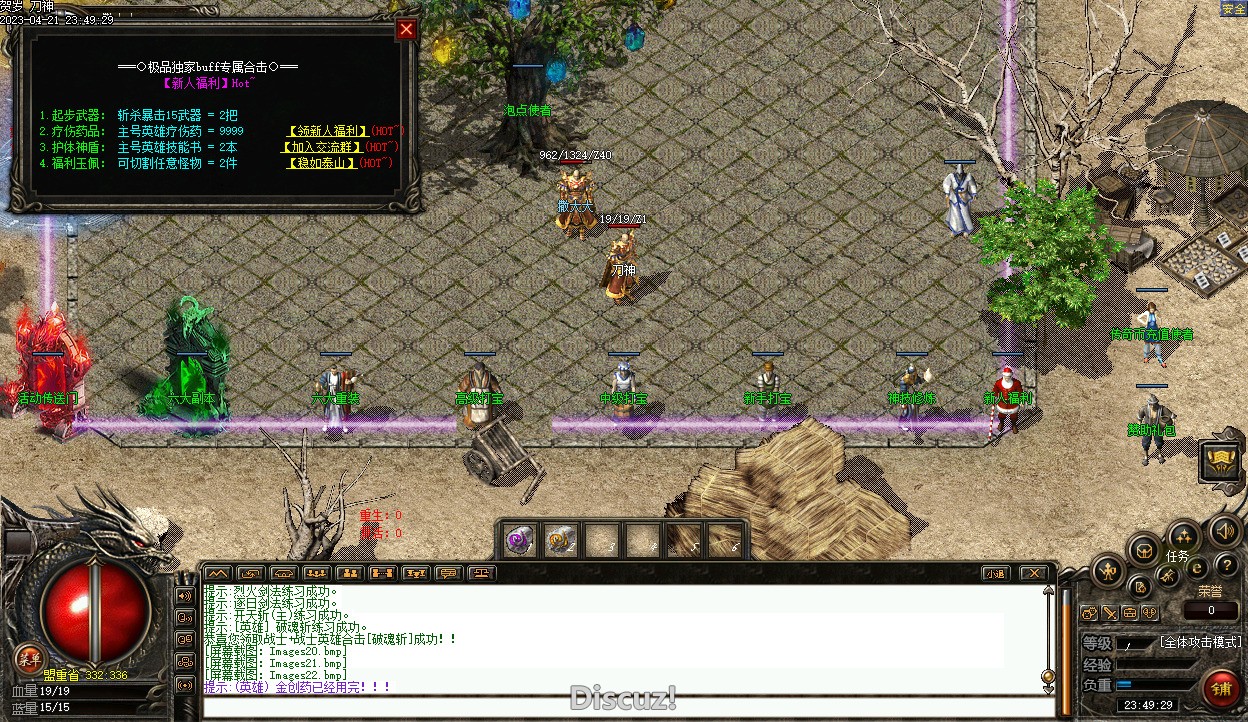The image size is (1248, 722).
Task: Close the newcomer welfare dialog
Action: pos(406,30)
